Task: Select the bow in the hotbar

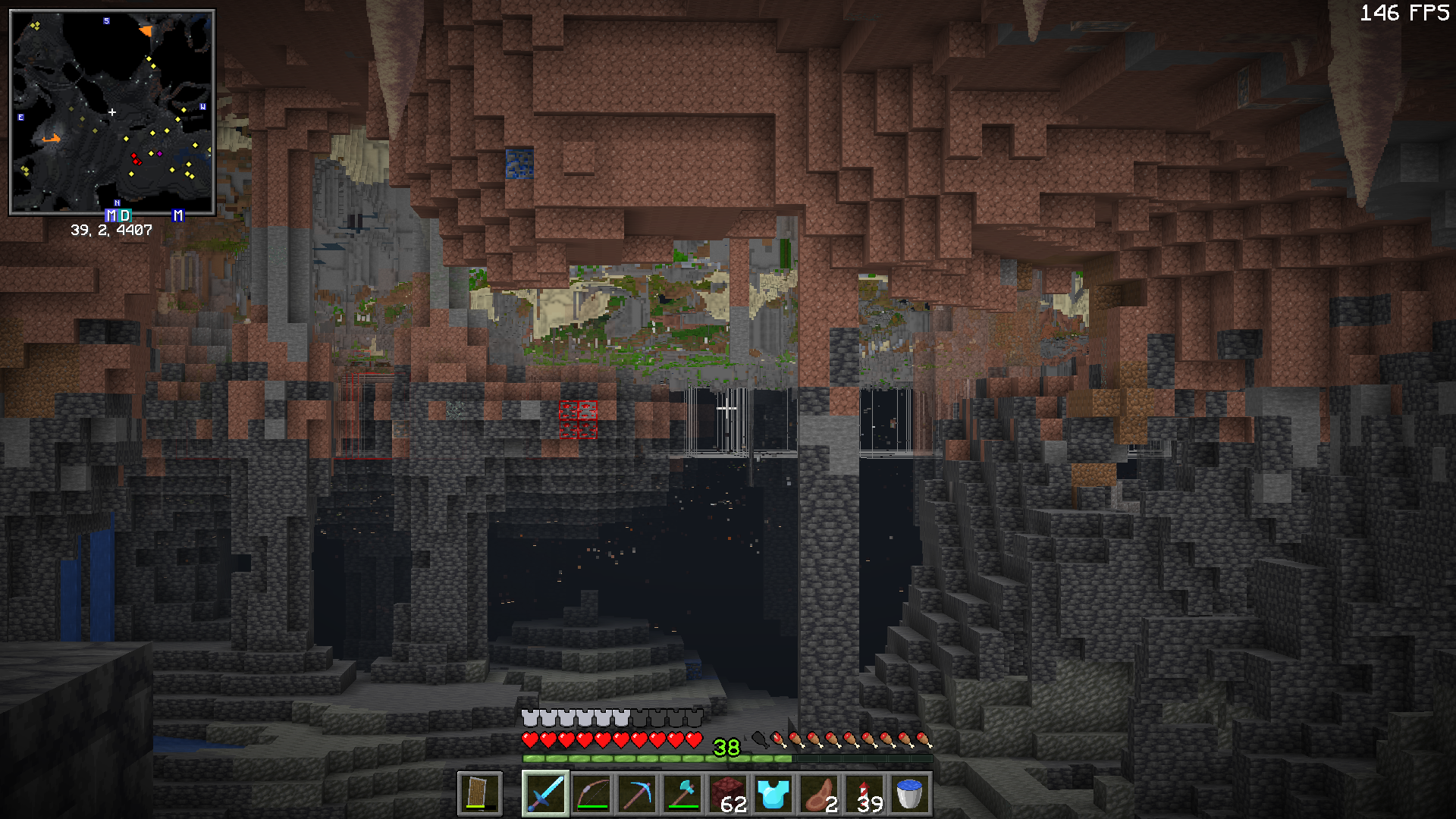Action: (x=591, y=794)
